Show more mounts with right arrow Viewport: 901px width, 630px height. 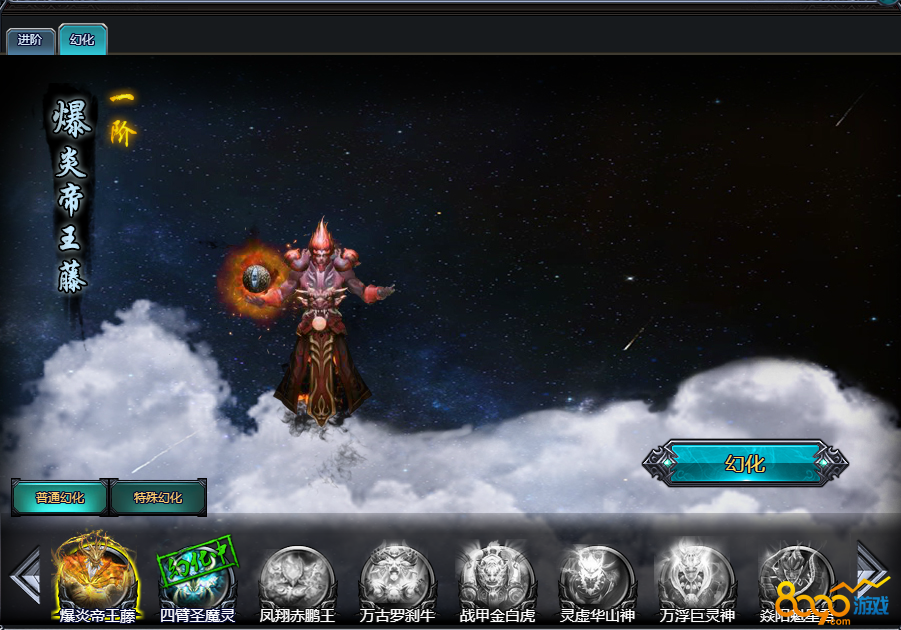click(871, 570)
